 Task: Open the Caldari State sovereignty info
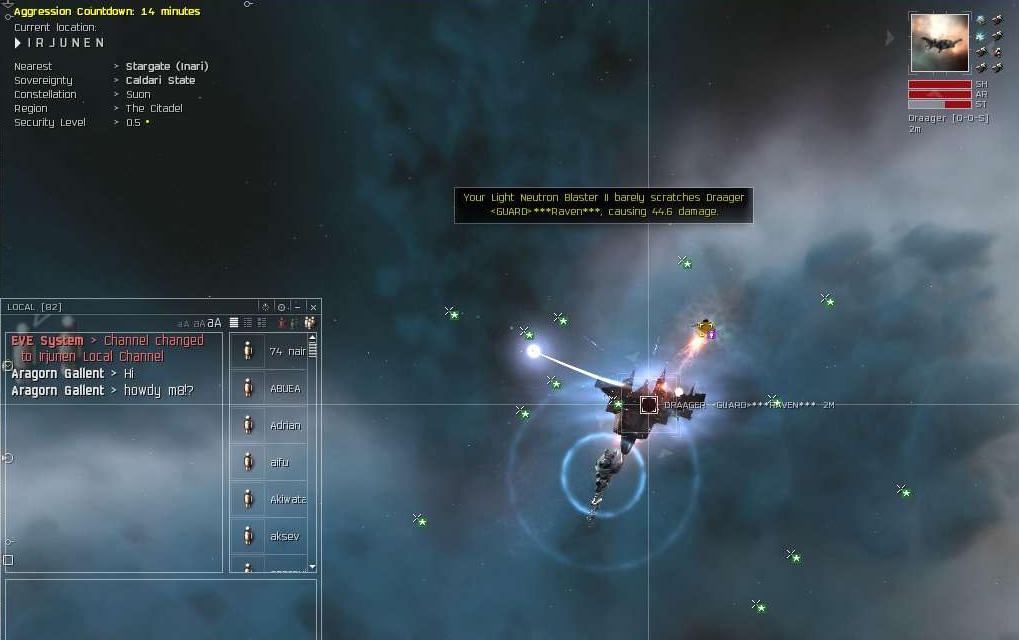click(160, 80)
